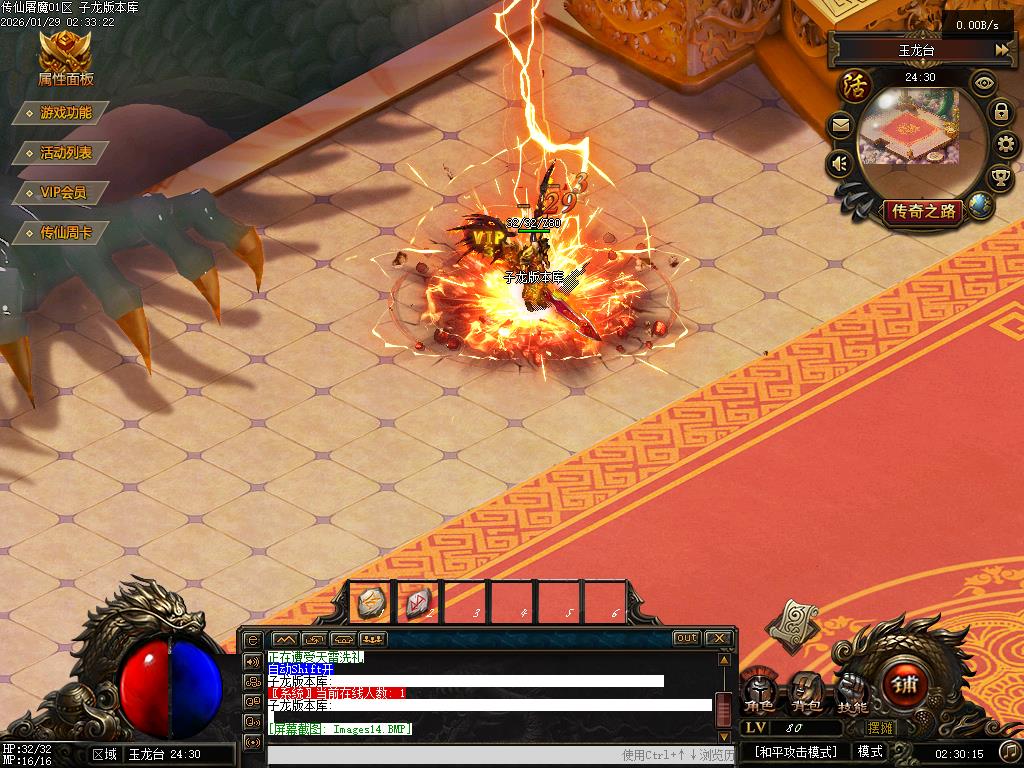Close the chat panel with the X
Screen dimensions: 1024x768
[x=718, y=638]
